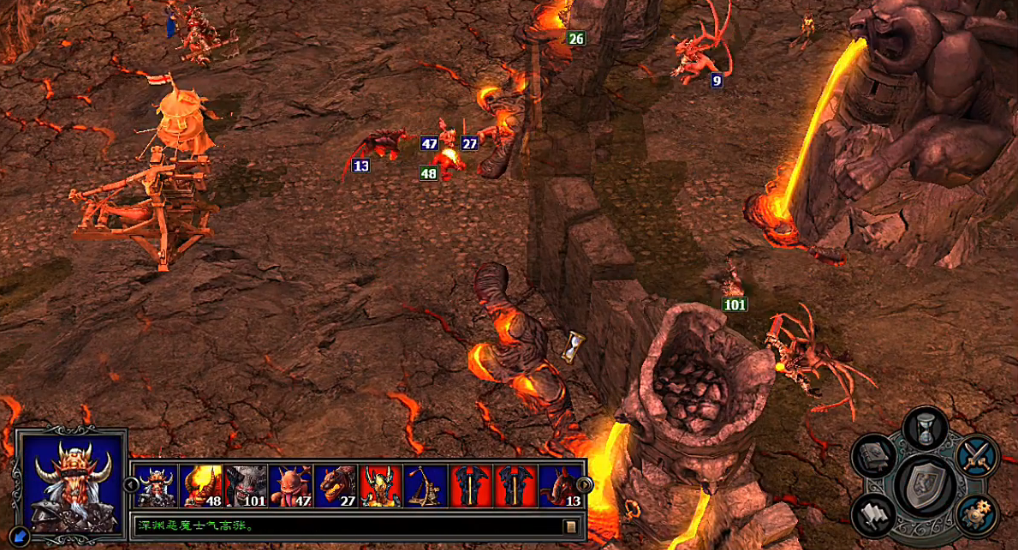Pick the stack of 27 in turn bar
1018x550 pixels.
[x=336, y=486]
